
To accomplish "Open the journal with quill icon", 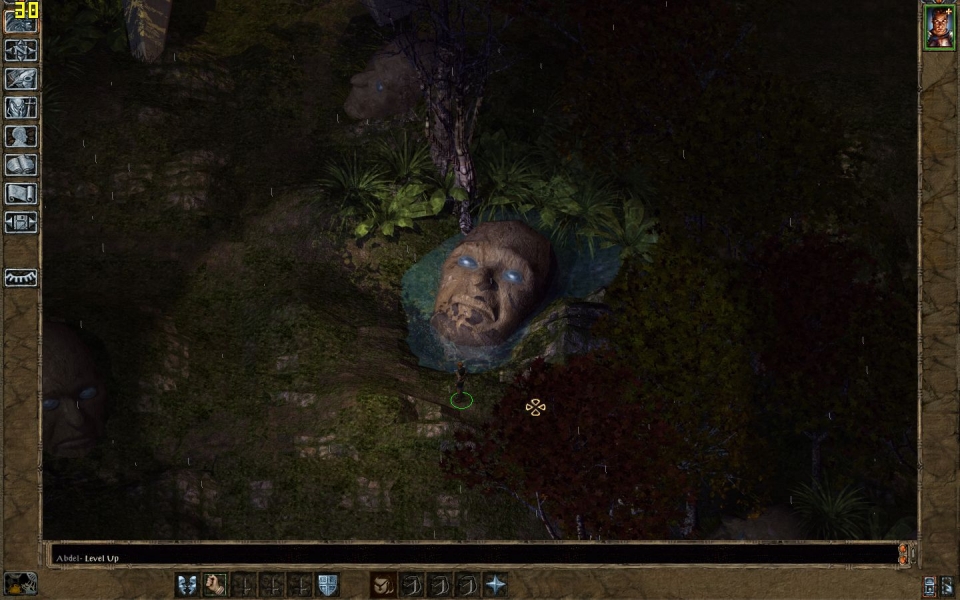I will click(x=20, y=78).
